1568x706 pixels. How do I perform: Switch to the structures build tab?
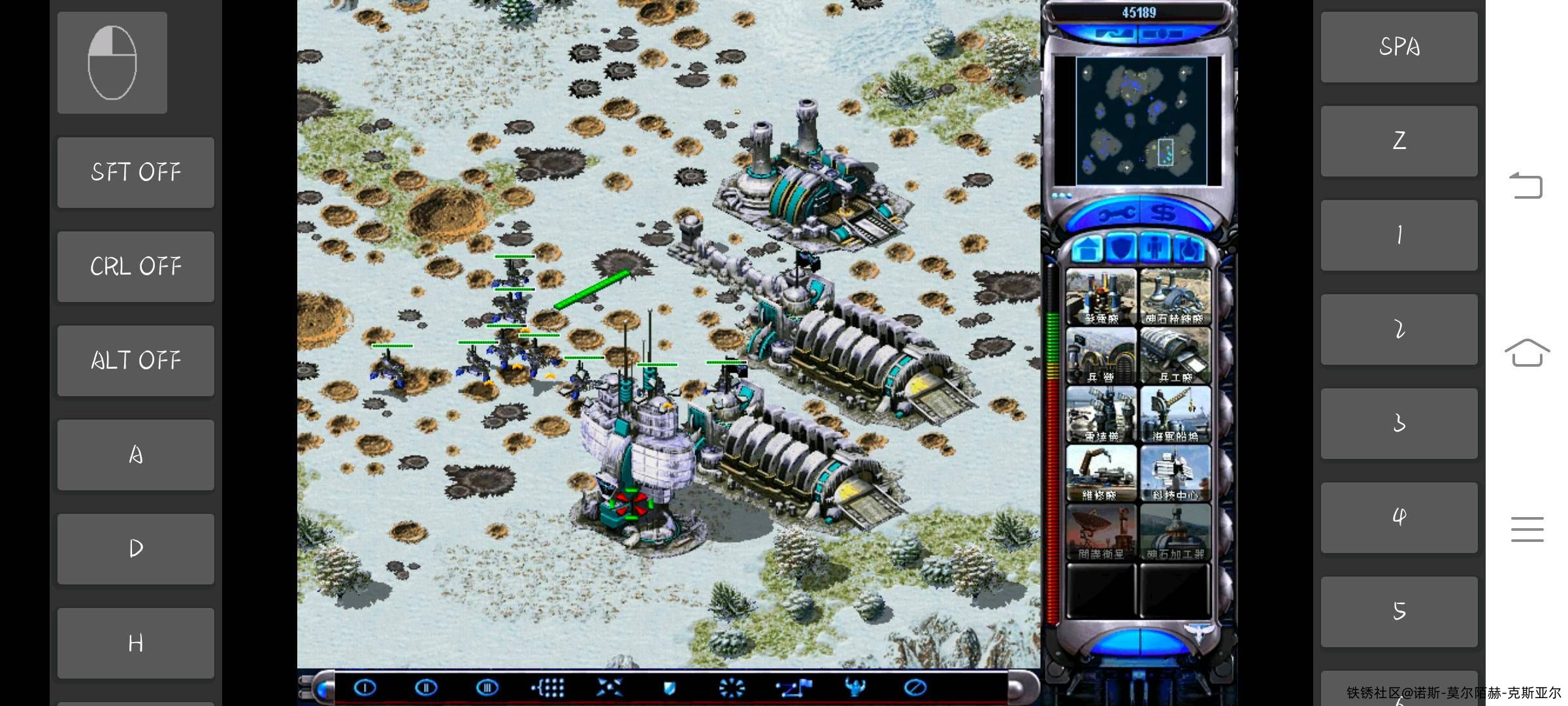click(1088, 249)
